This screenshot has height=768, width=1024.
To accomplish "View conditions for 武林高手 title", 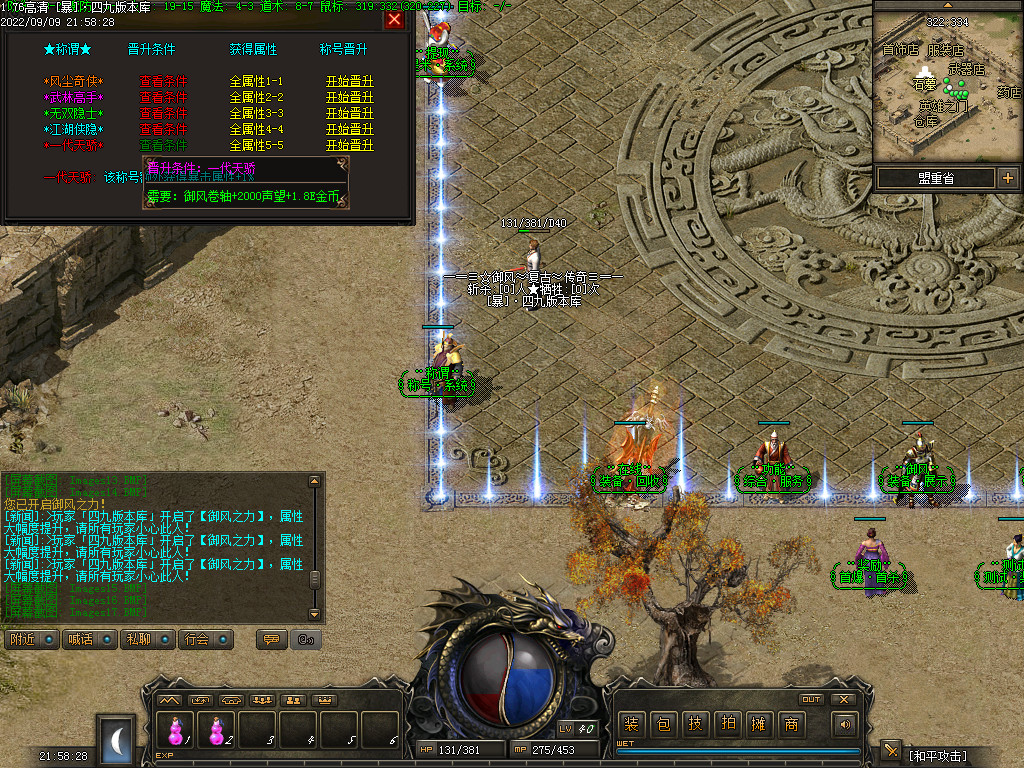I will [x=163, y=98].
